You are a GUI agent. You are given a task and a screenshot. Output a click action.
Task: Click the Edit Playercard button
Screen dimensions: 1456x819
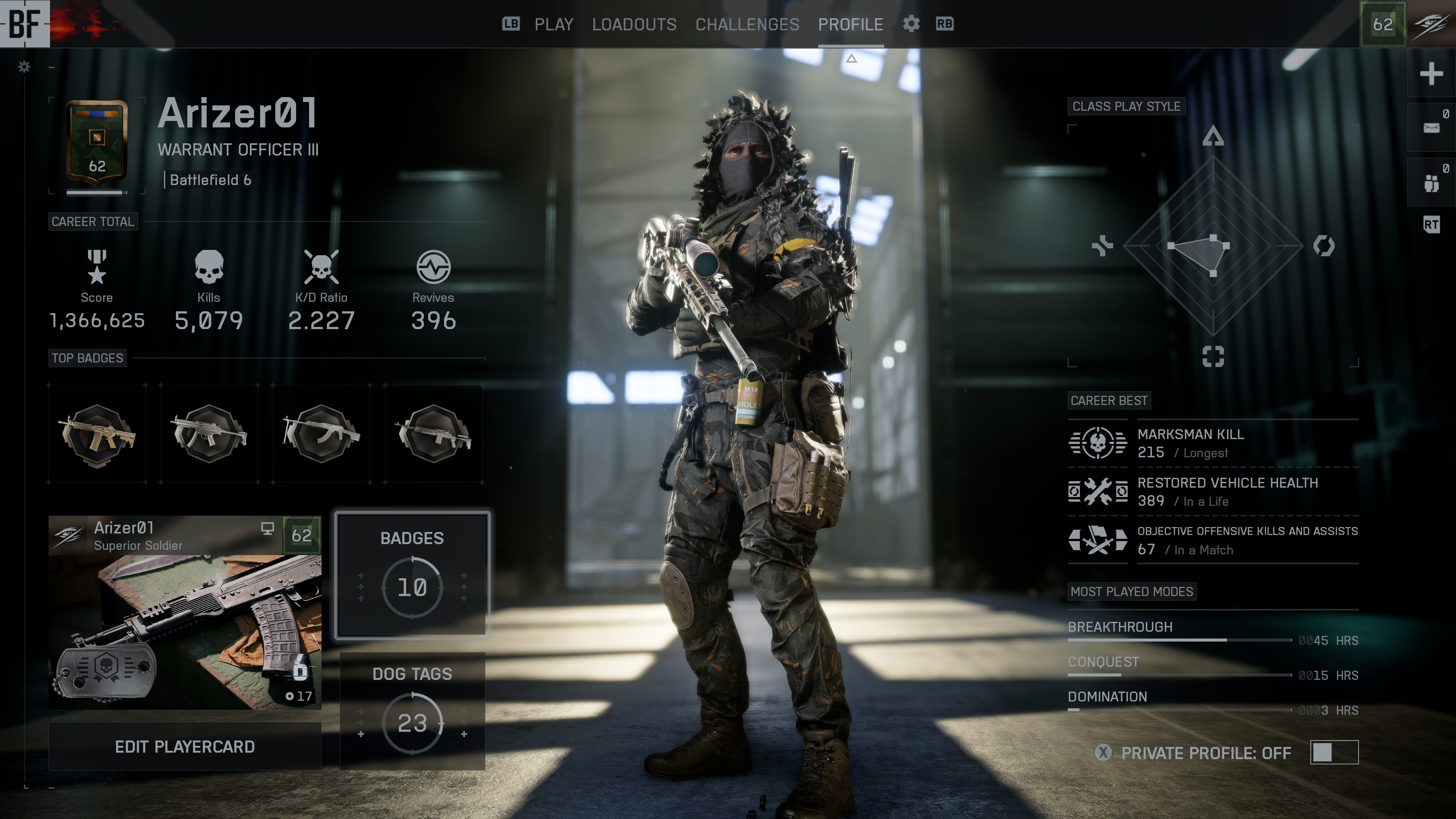(x=185, y=747)
